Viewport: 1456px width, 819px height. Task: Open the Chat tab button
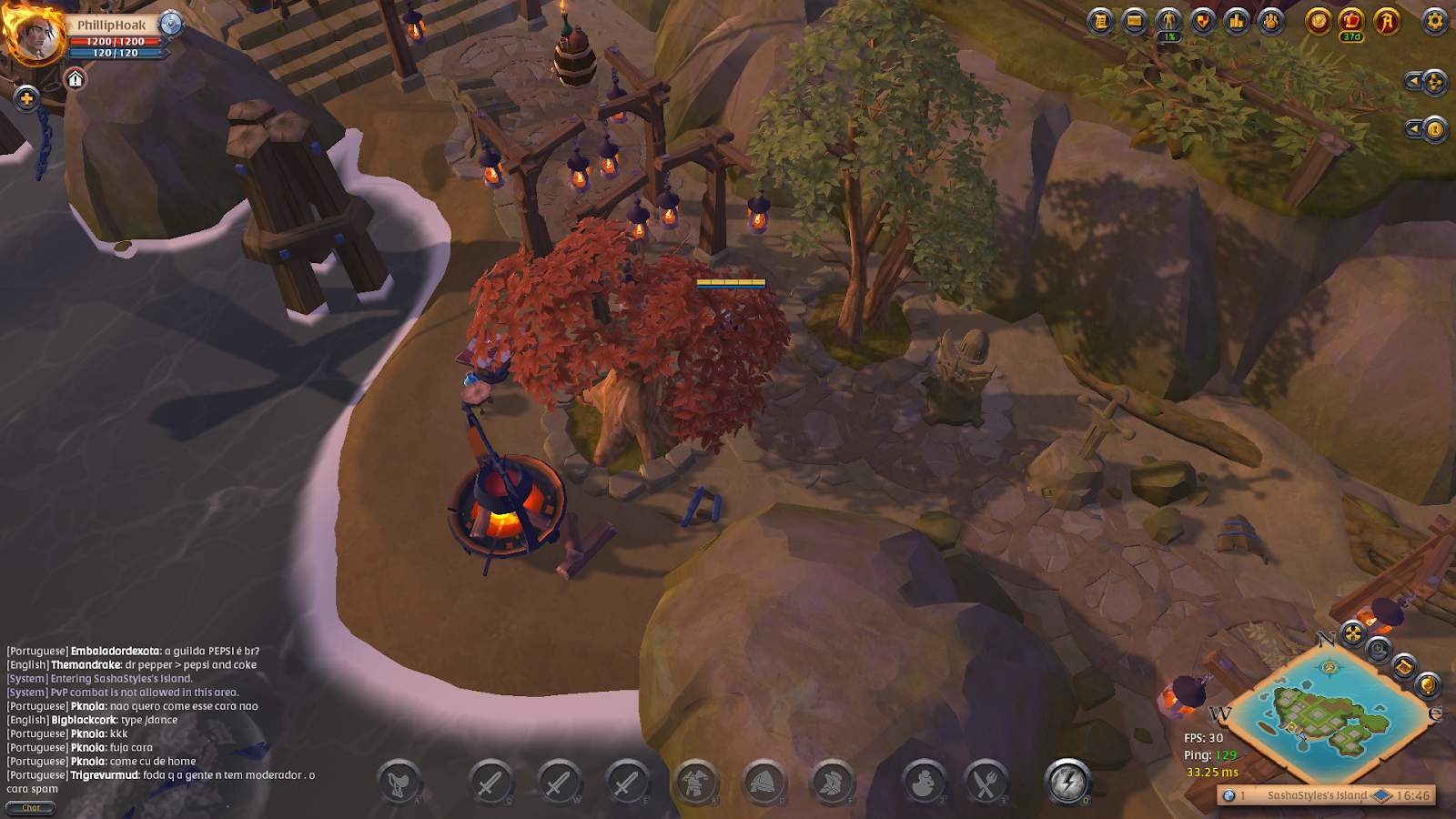31,808
